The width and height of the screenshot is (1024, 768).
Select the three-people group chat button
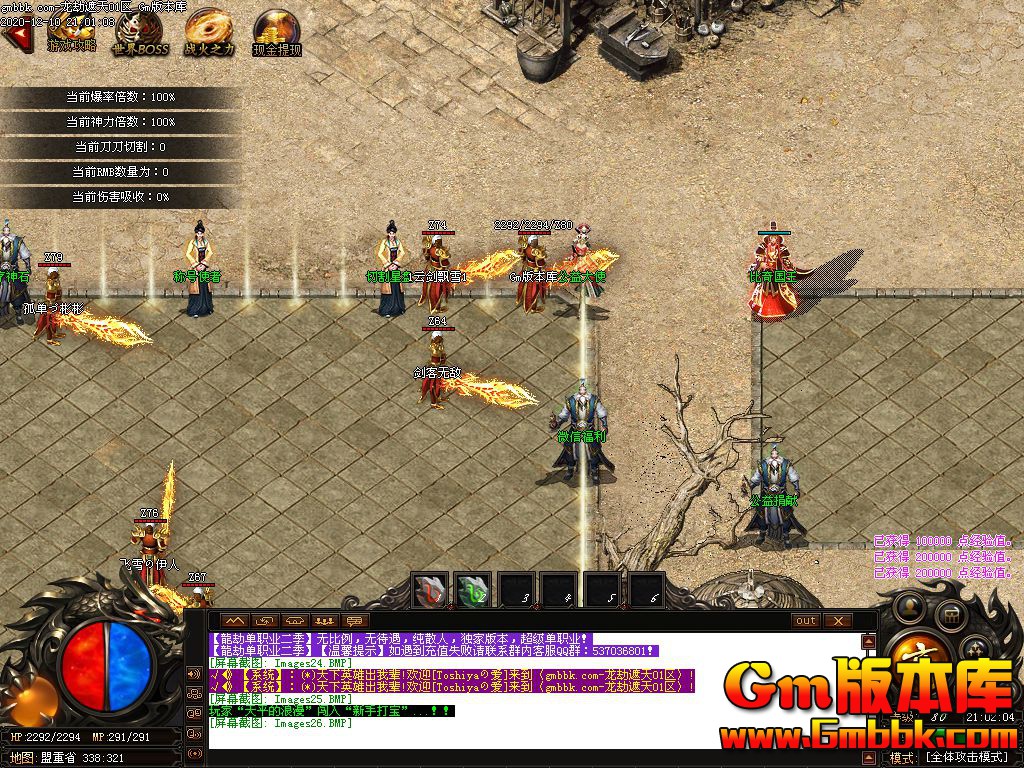[324, 621]
